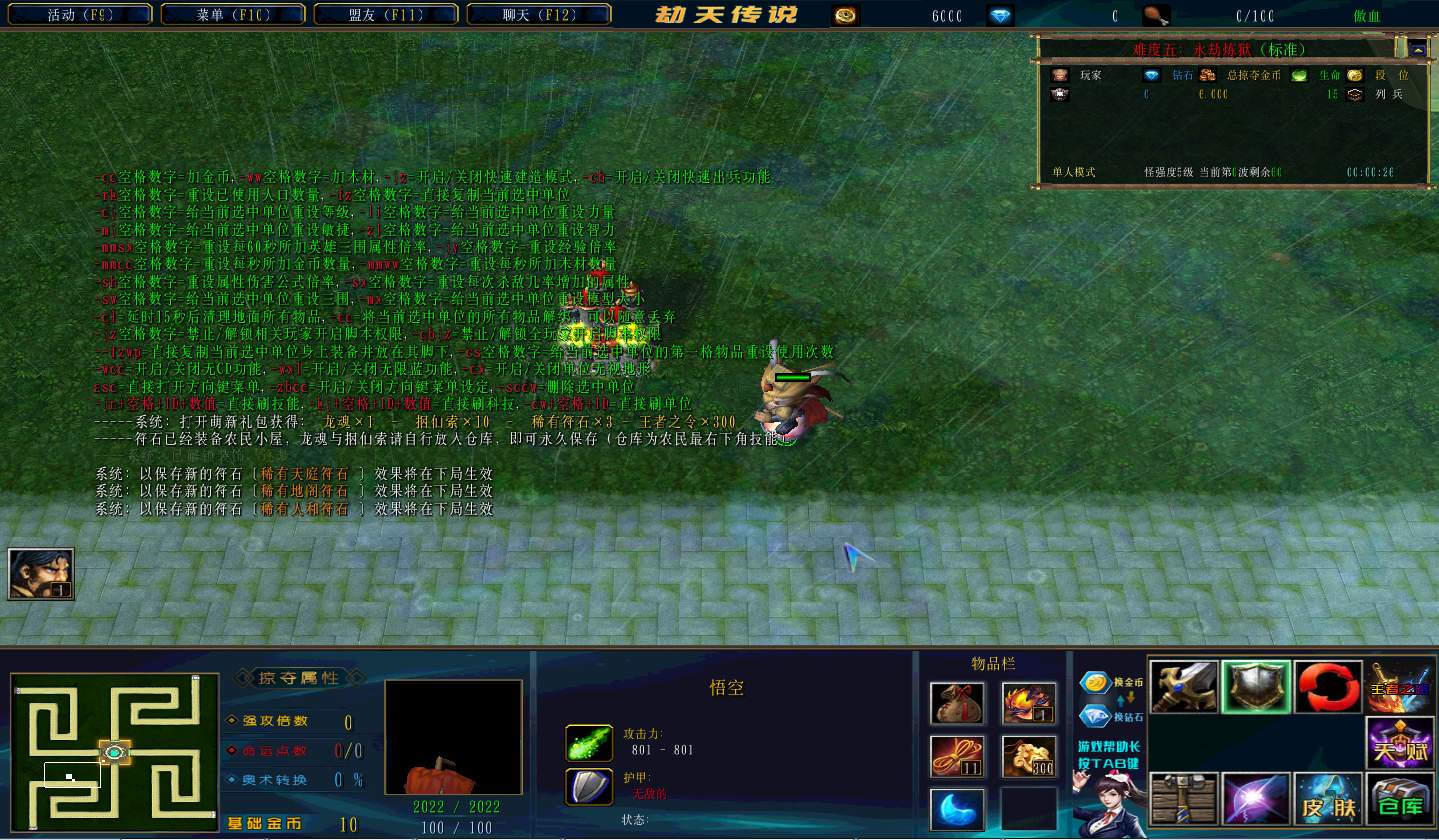
Task: Select the gold pile item with count 300
Action: pyautogui.click(x=1029, y=756)
